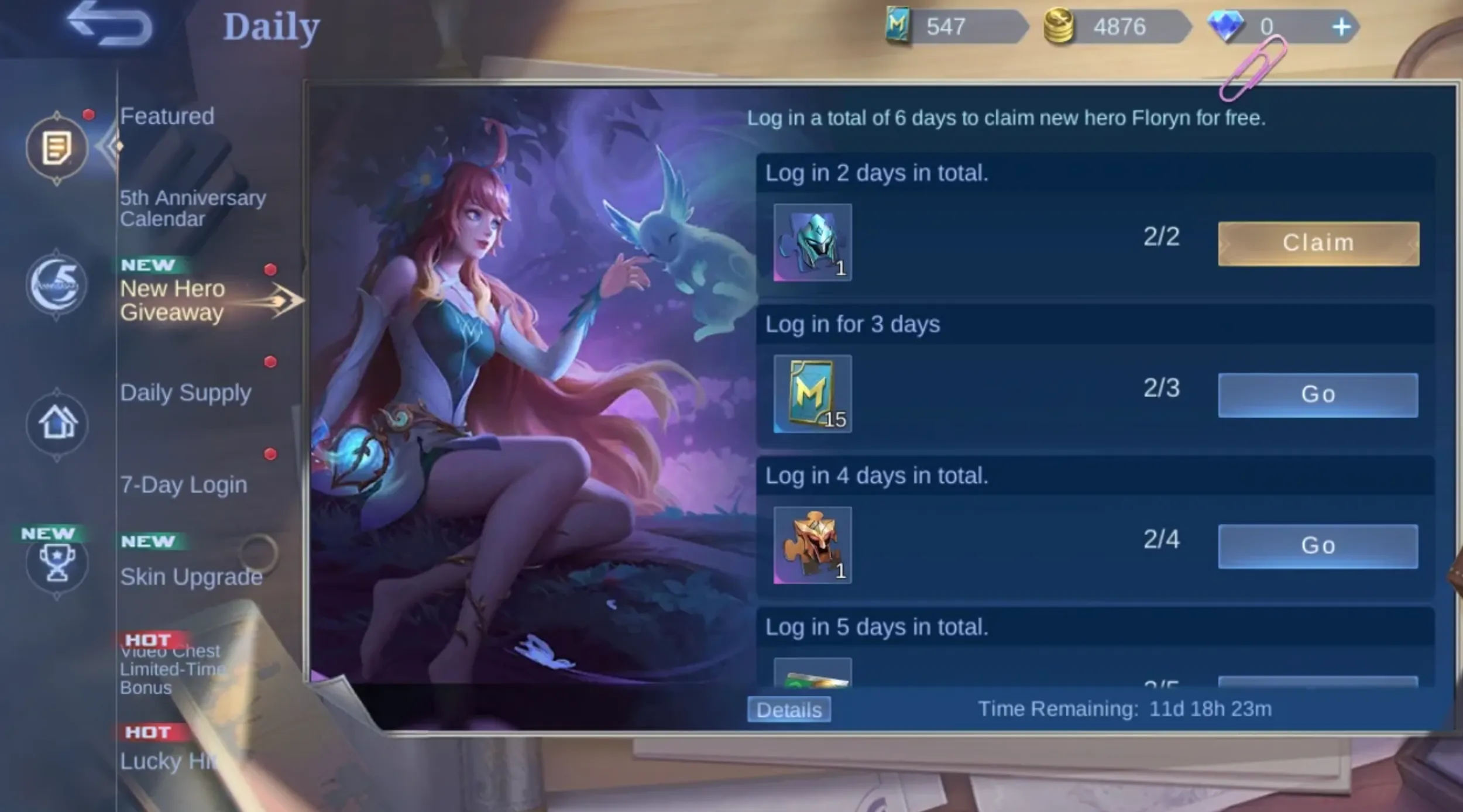The image size is (1463, 812).
Task: Open the Skin Upgrade section
Action: pyautogui.click(x=191, y=577)
